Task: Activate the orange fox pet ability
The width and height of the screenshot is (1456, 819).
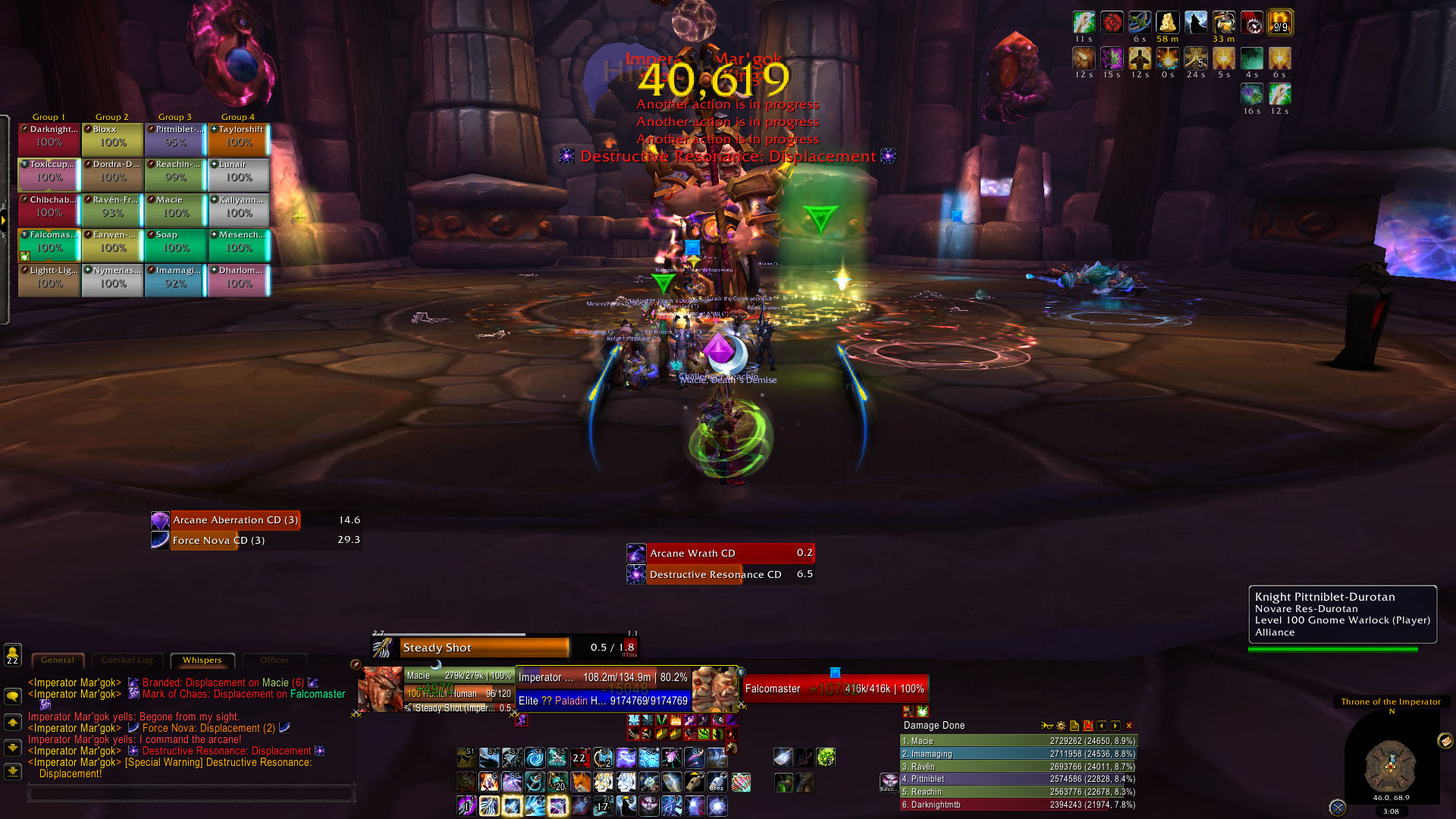Action: [580, 782]
